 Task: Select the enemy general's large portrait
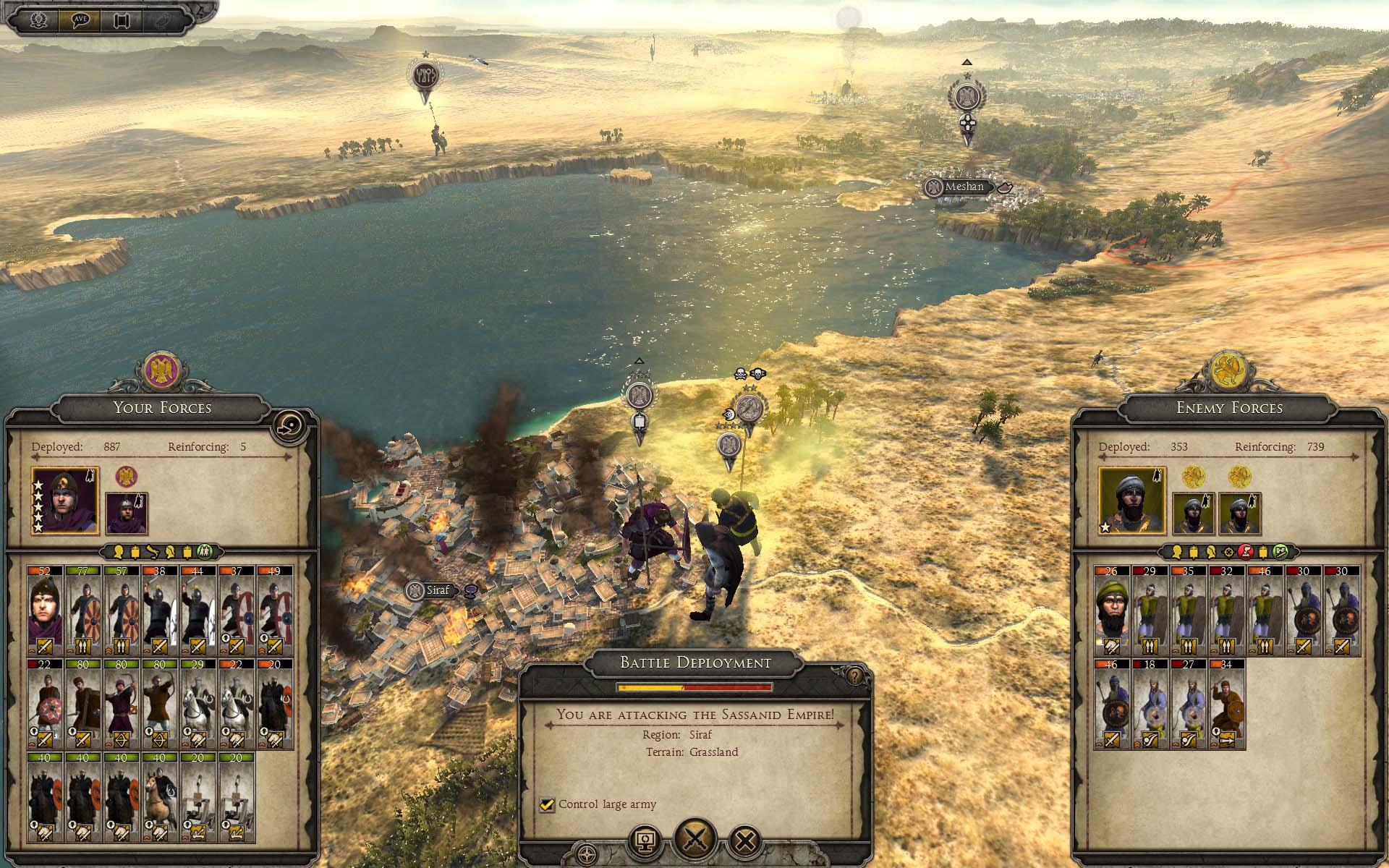1131,501
